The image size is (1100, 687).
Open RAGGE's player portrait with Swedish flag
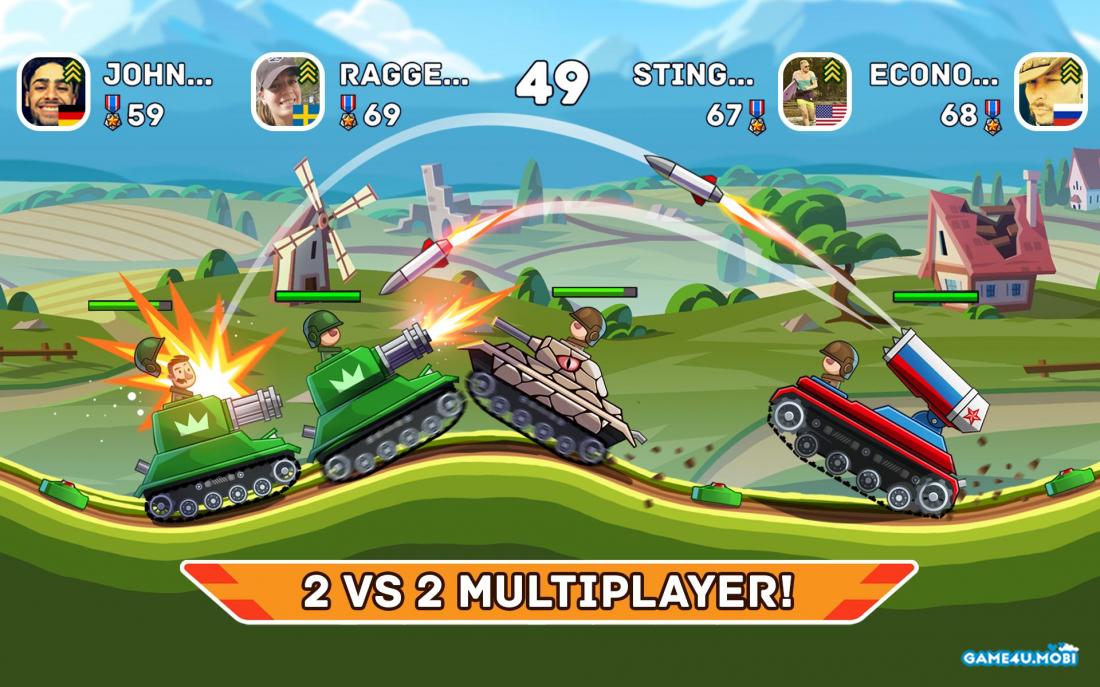point(288,92)
